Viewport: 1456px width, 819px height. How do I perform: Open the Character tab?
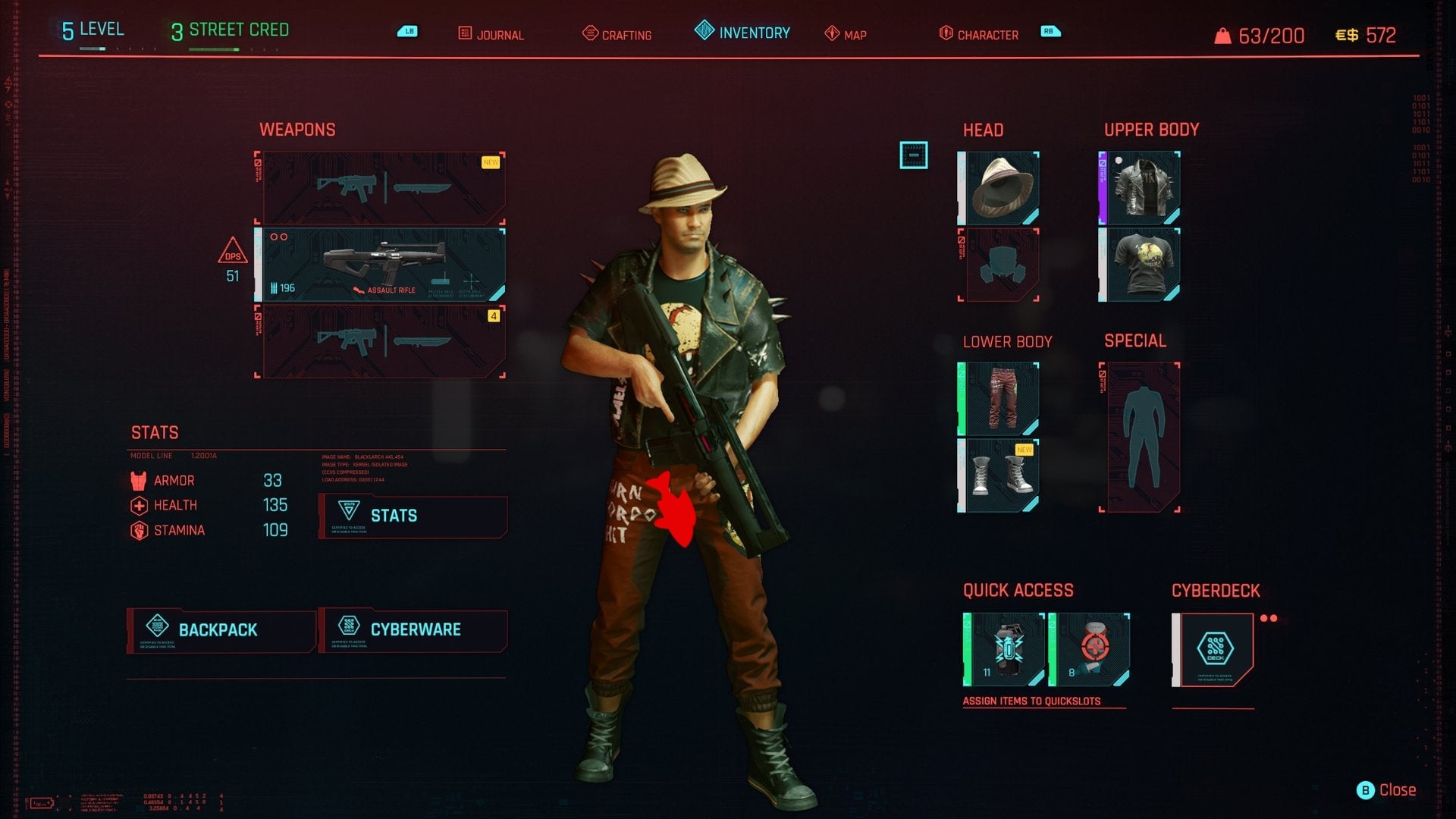979,35
